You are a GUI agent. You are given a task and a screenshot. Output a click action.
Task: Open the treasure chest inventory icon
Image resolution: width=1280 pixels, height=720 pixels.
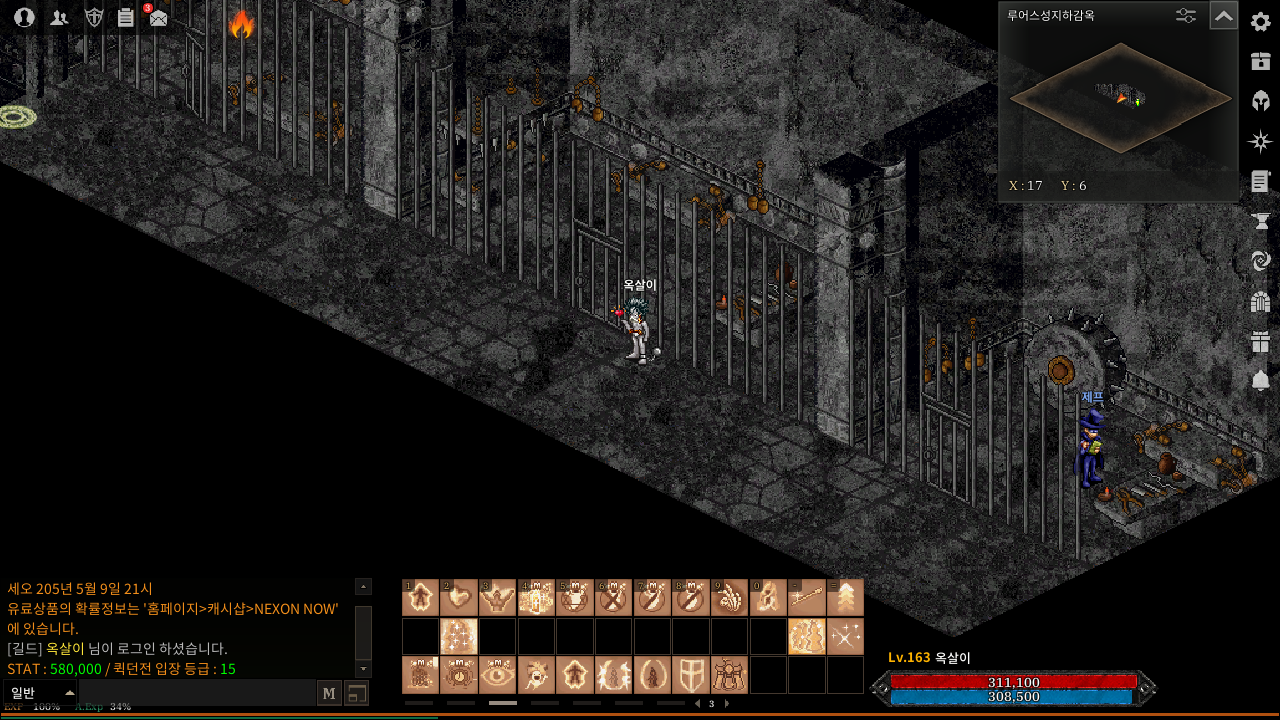(x=1260, y=61)
